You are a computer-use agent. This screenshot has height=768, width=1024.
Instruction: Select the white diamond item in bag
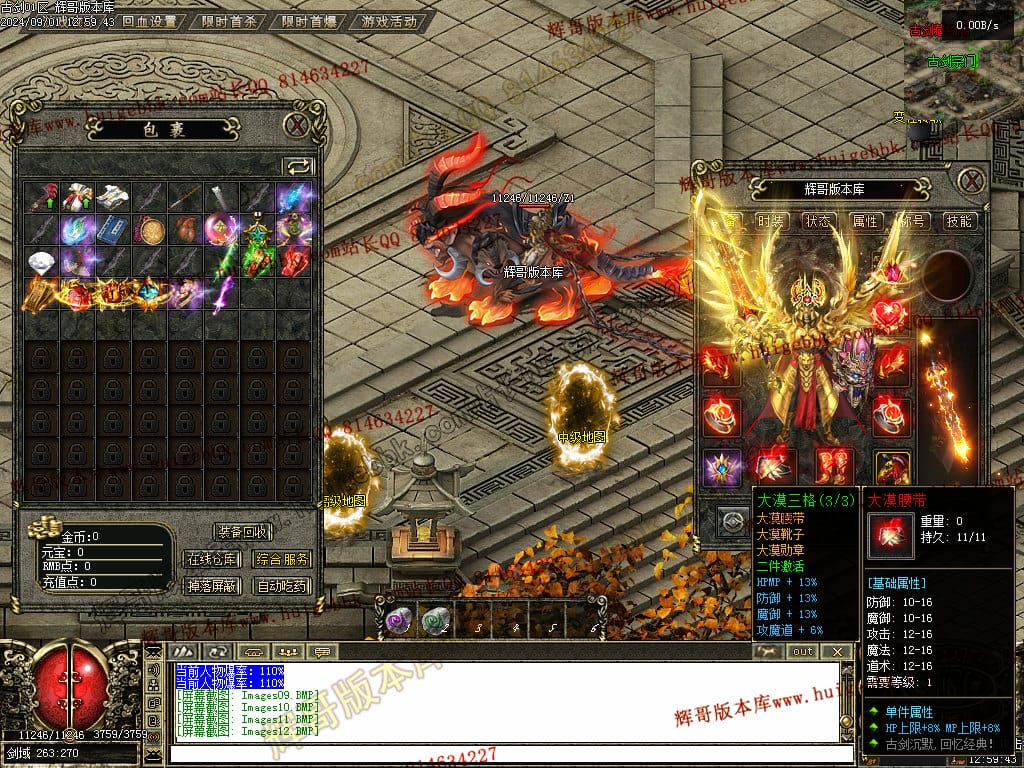(42, 262)
